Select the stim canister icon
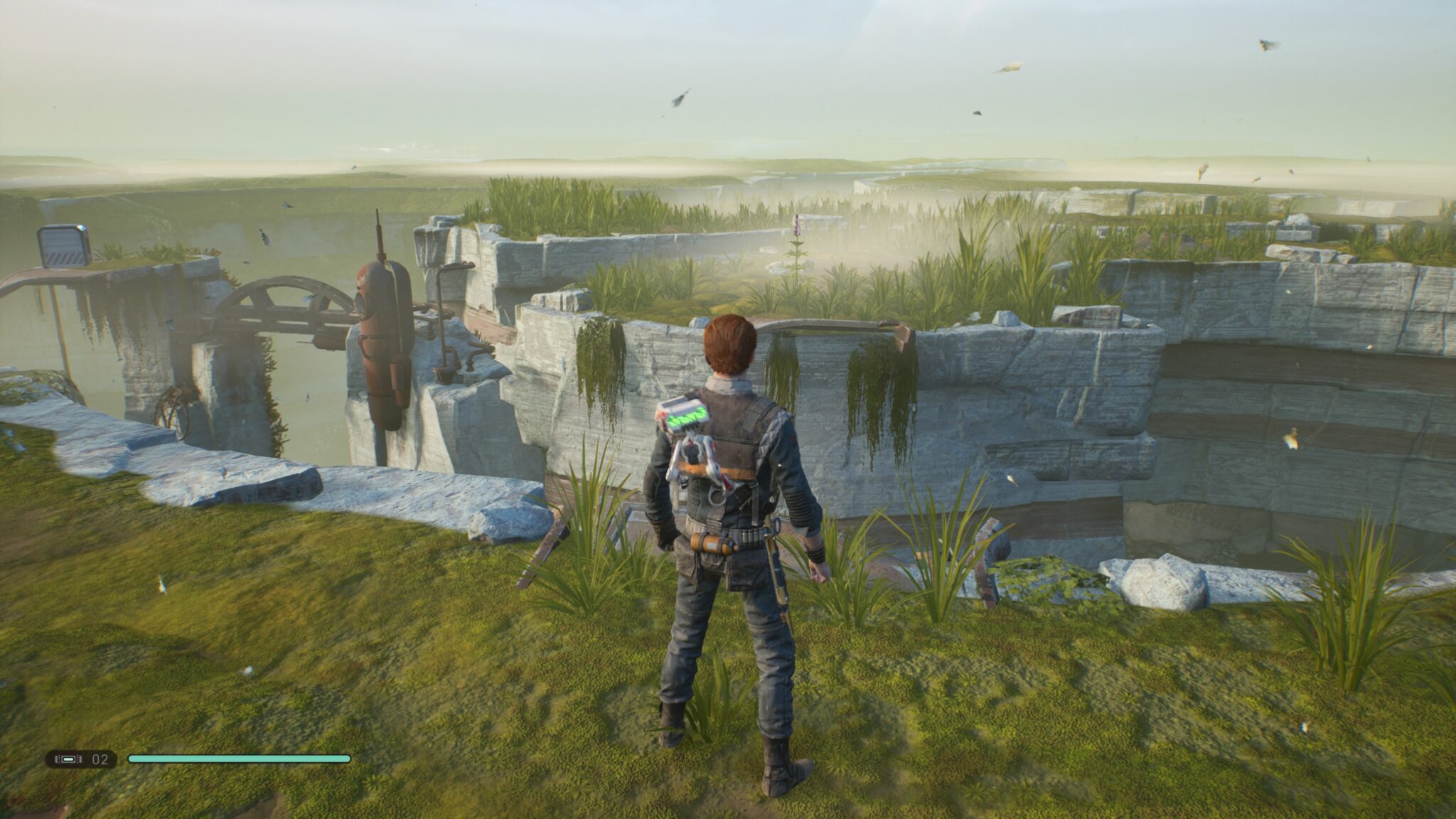This screenshot has height=819, width=1456. click(68, 759)
